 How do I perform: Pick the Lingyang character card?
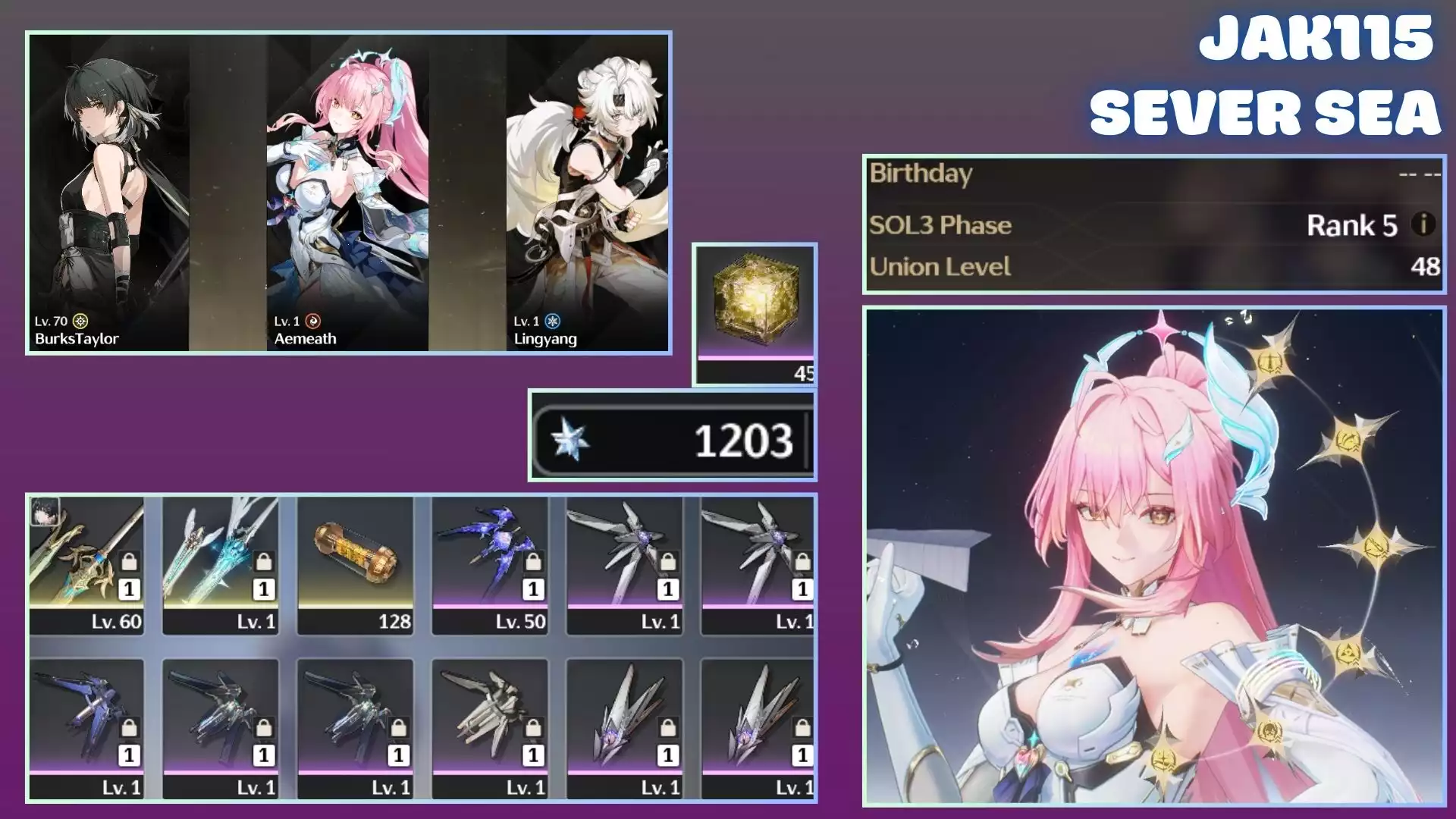pyautogui.click(x=587, y=193)
